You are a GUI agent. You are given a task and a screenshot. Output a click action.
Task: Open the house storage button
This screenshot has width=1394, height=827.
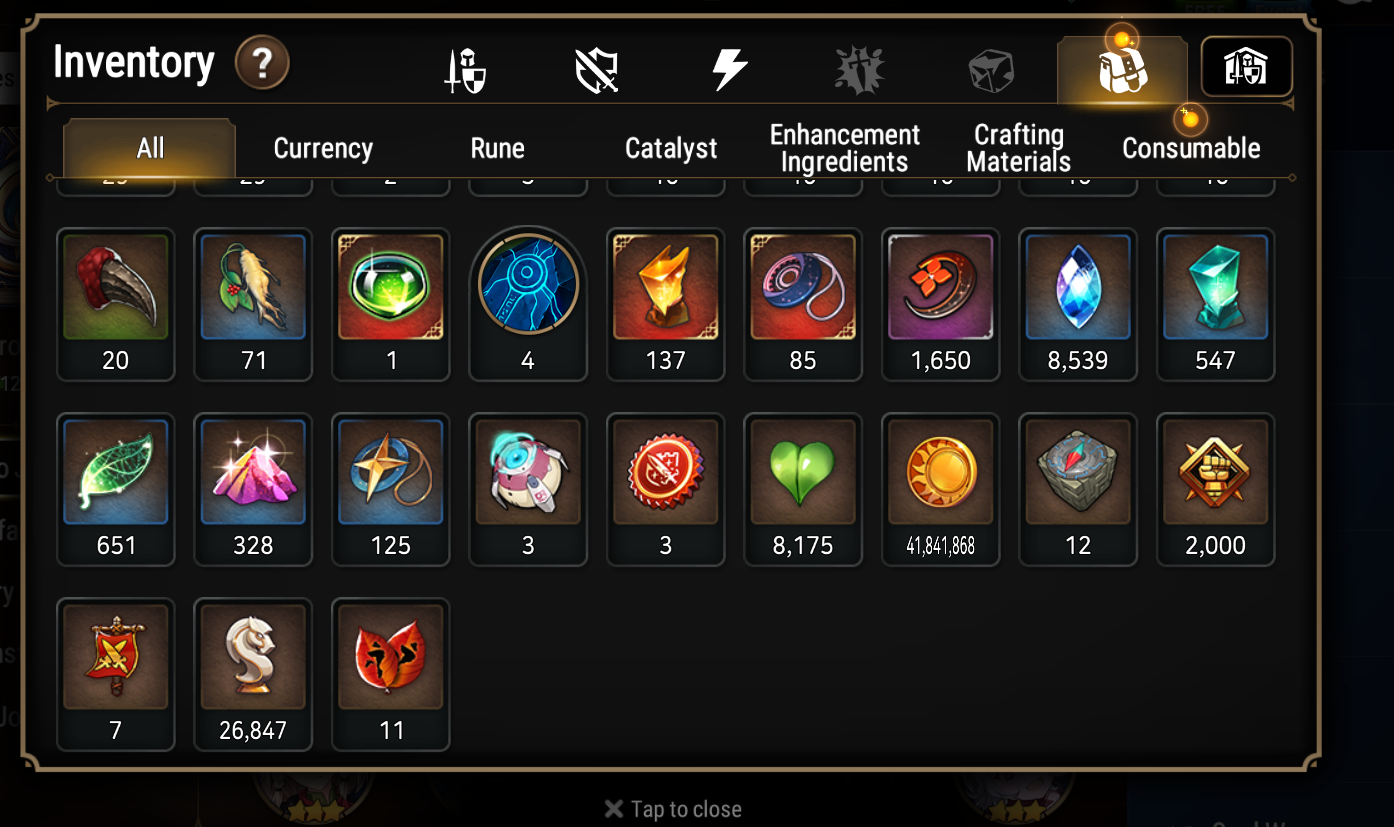point(1246,67)
